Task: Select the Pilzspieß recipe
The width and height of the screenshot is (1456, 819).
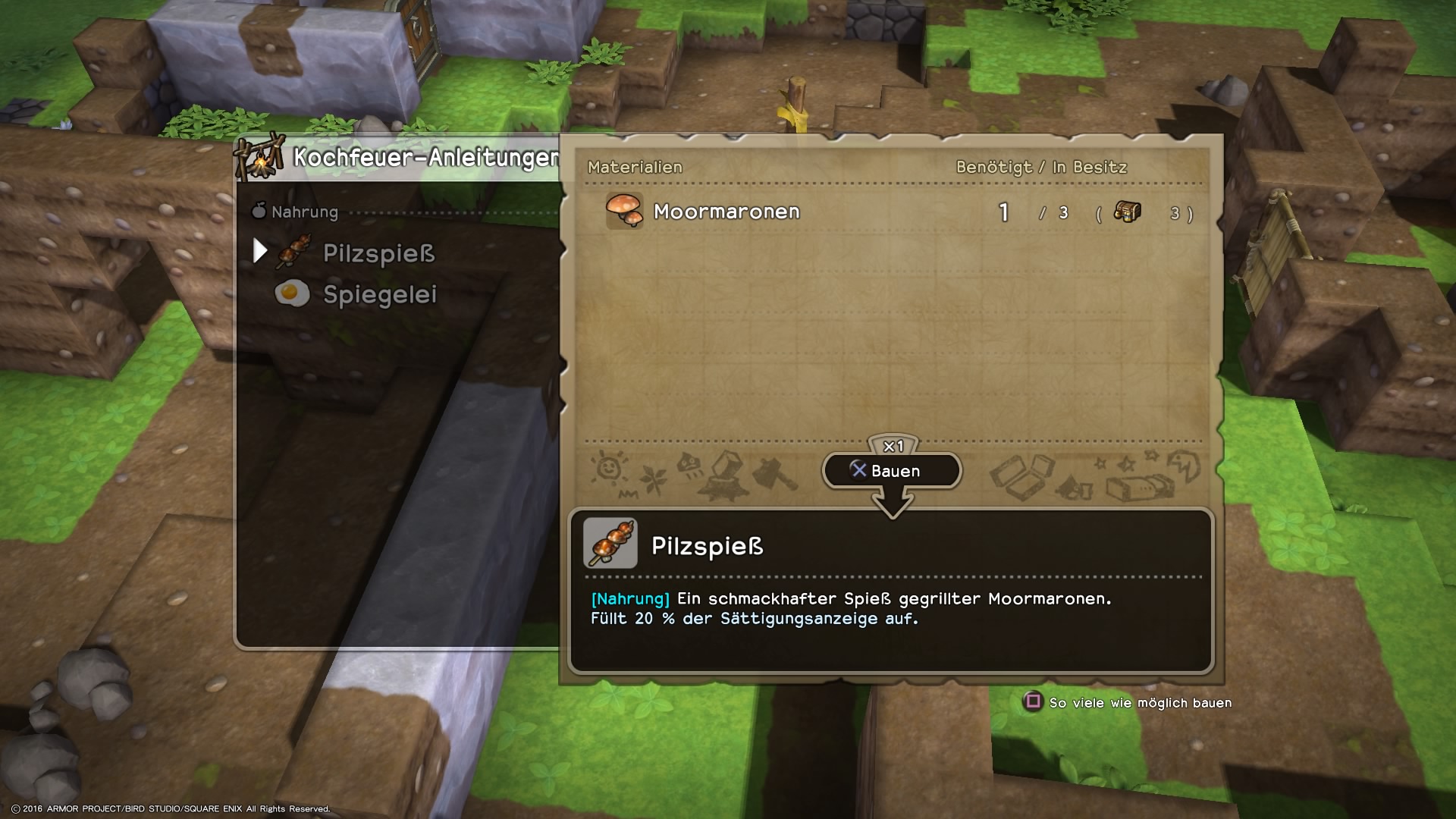Action: tap(378, 253)
